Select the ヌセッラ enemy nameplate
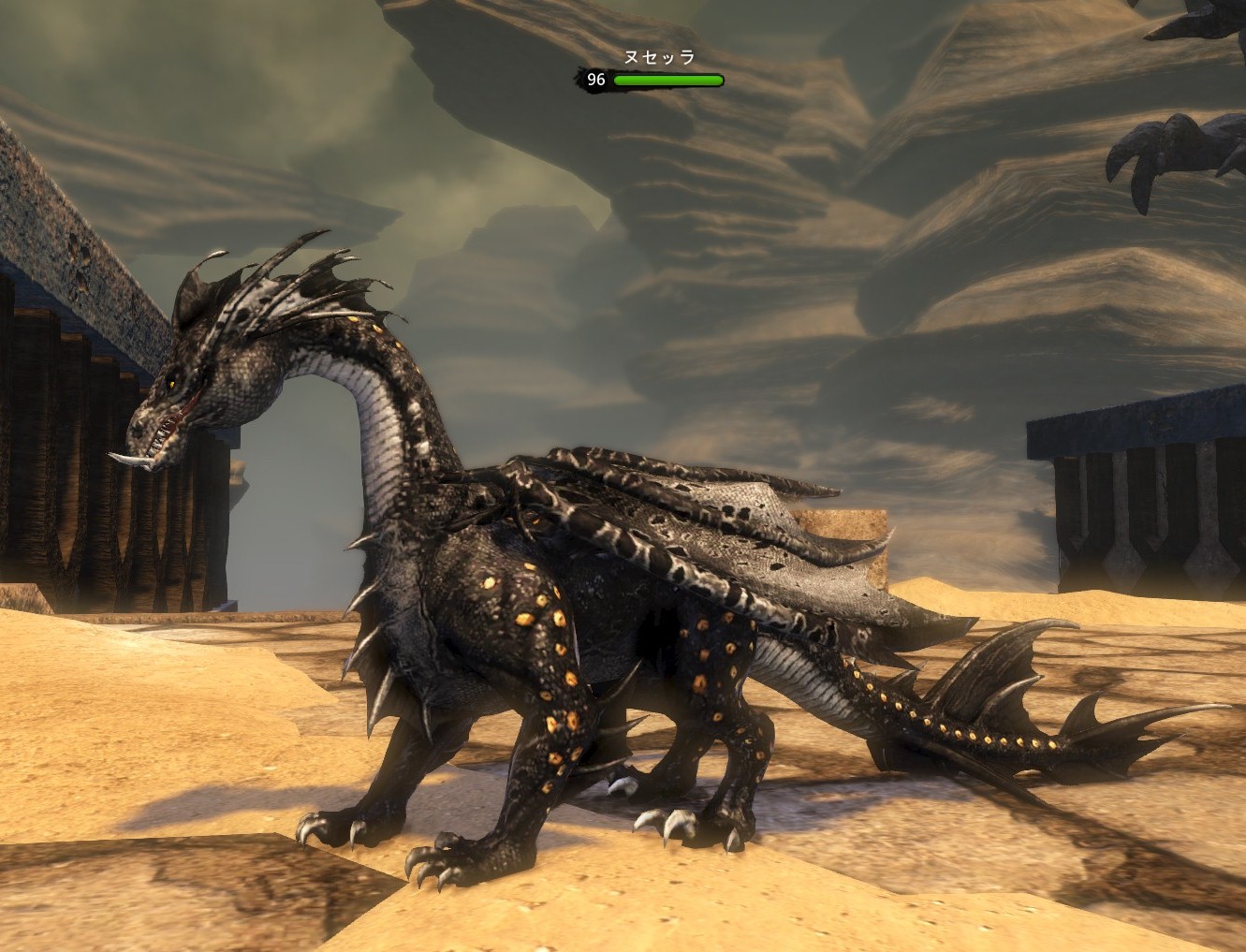 click(x=659, y=58)
